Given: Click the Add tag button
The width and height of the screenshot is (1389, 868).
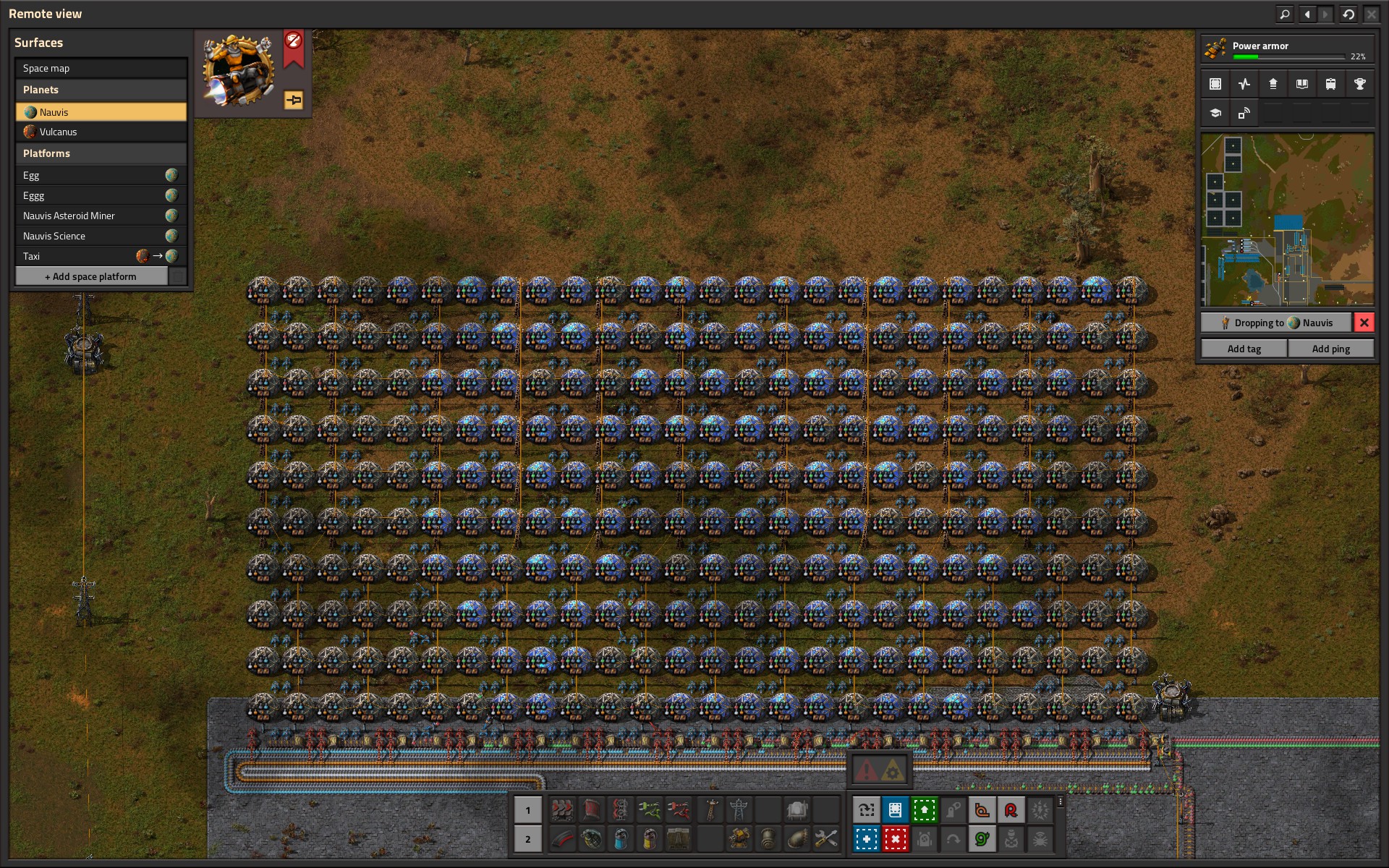Looking at the screenshot, I should tap(1244, 349).
